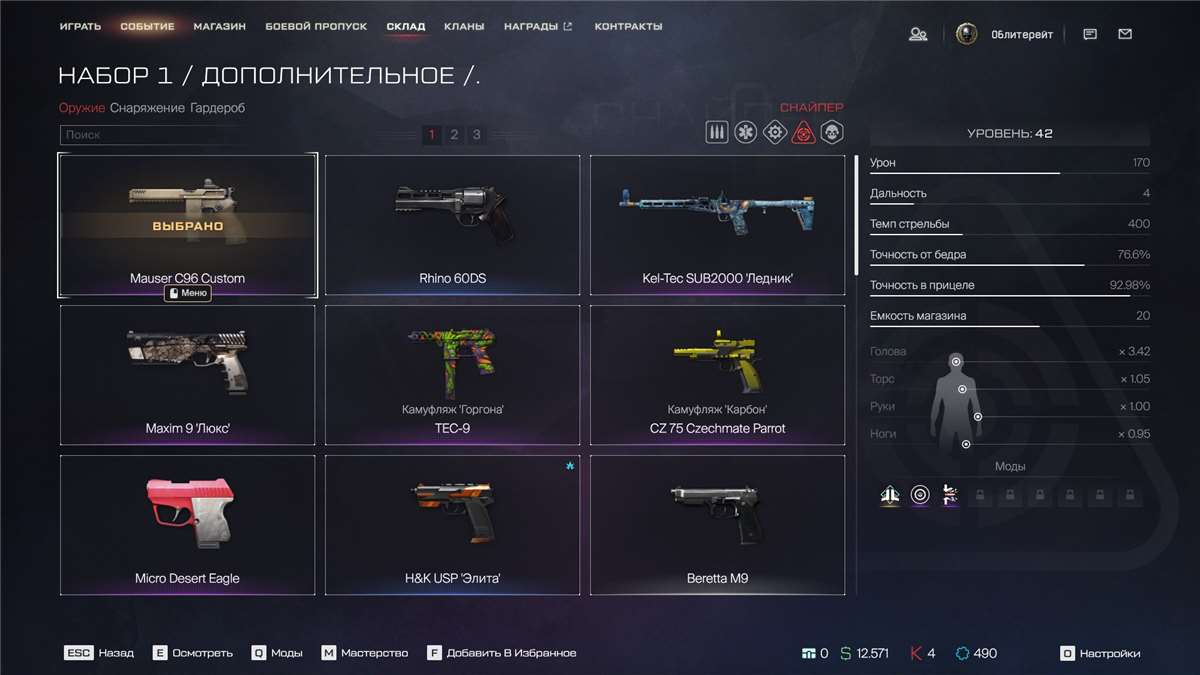
Task: Go to the Играть menu
Action: tap(80, 26)
